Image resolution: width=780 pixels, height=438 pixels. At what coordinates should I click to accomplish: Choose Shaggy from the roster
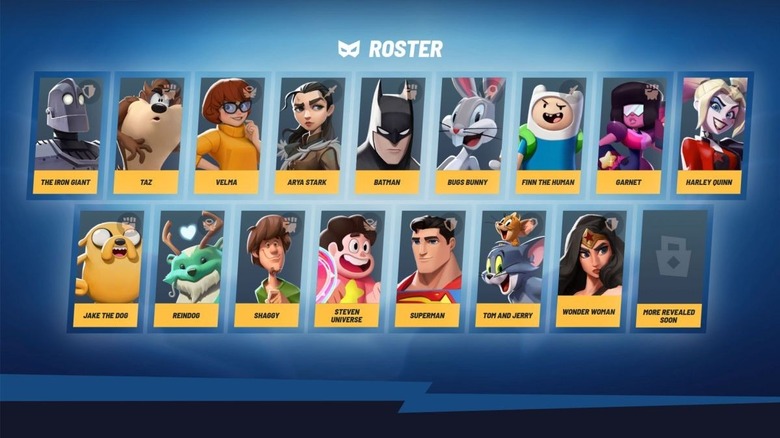point(268,268)
